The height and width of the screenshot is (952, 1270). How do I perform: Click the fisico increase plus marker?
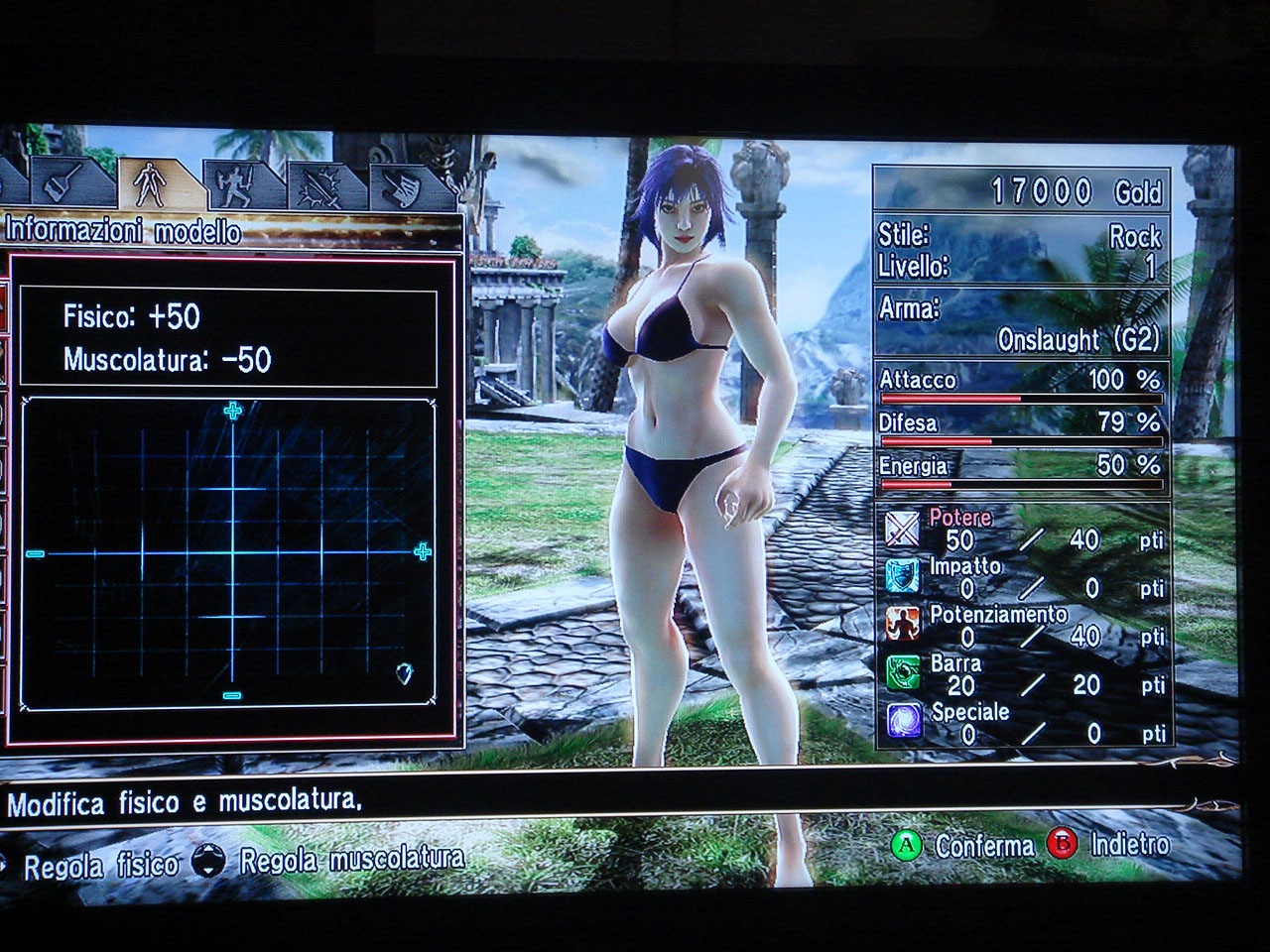(423, 552)
